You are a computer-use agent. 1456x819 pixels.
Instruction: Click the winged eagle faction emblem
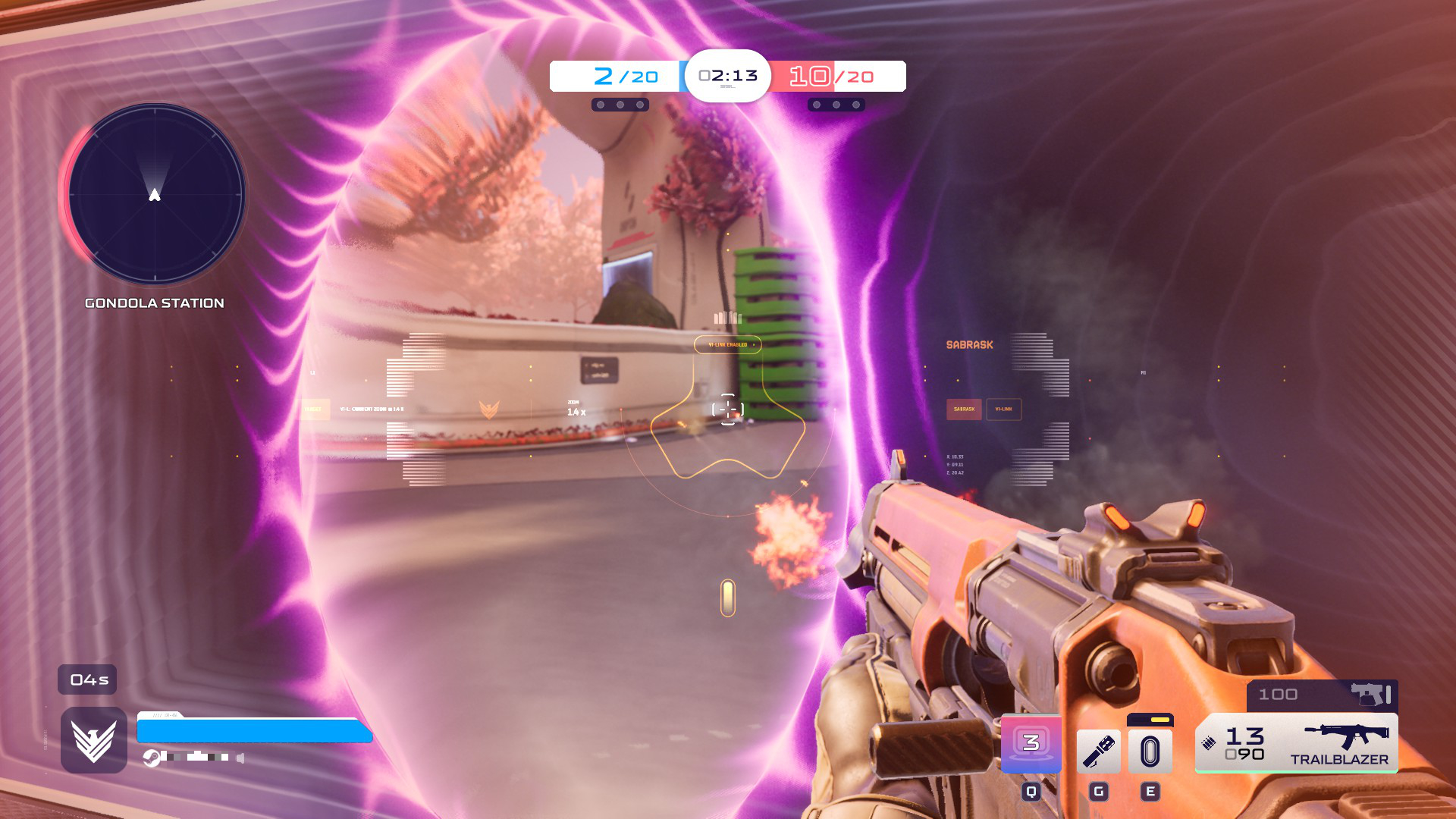(x=94, y=740)
